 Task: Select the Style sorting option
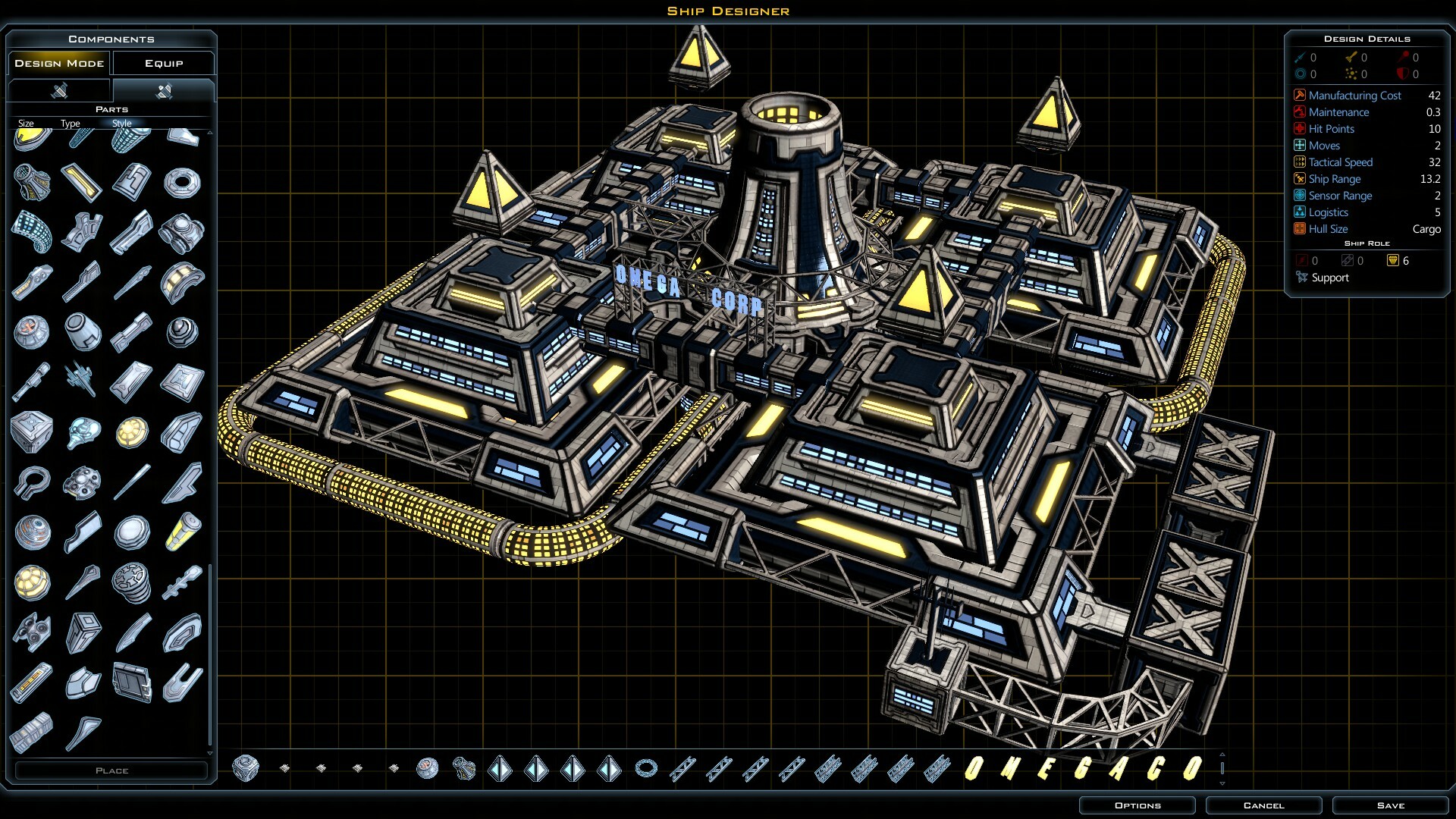121,123
